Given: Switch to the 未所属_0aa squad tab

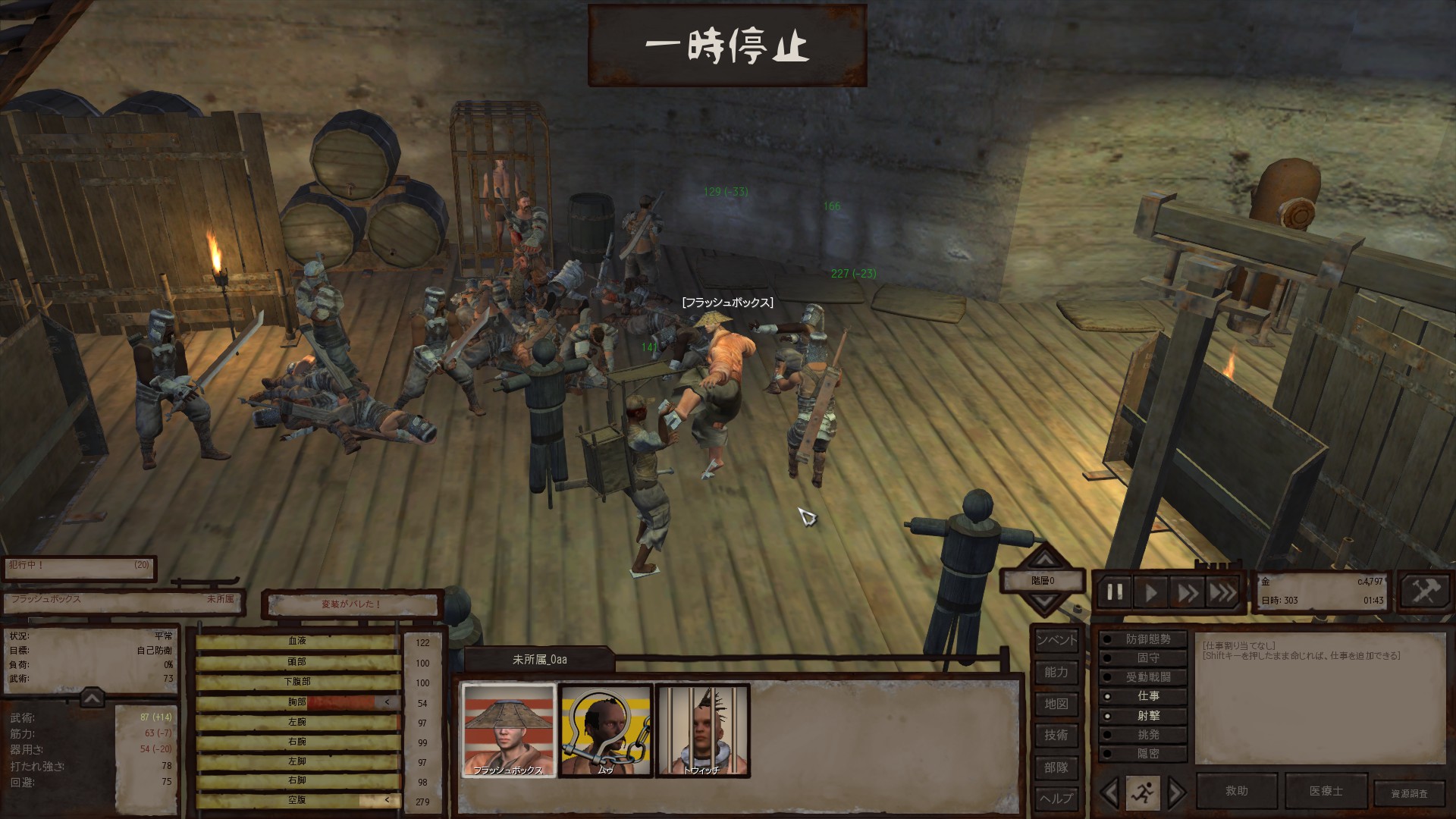Looking at the screenshot, I should 539,660.
